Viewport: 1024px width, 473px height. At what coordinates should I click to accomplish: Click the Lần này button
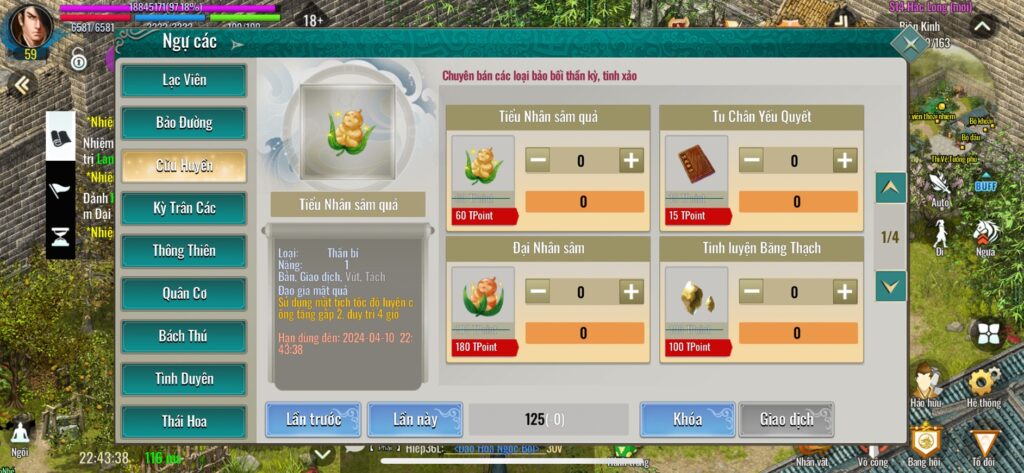coord(415,420)
